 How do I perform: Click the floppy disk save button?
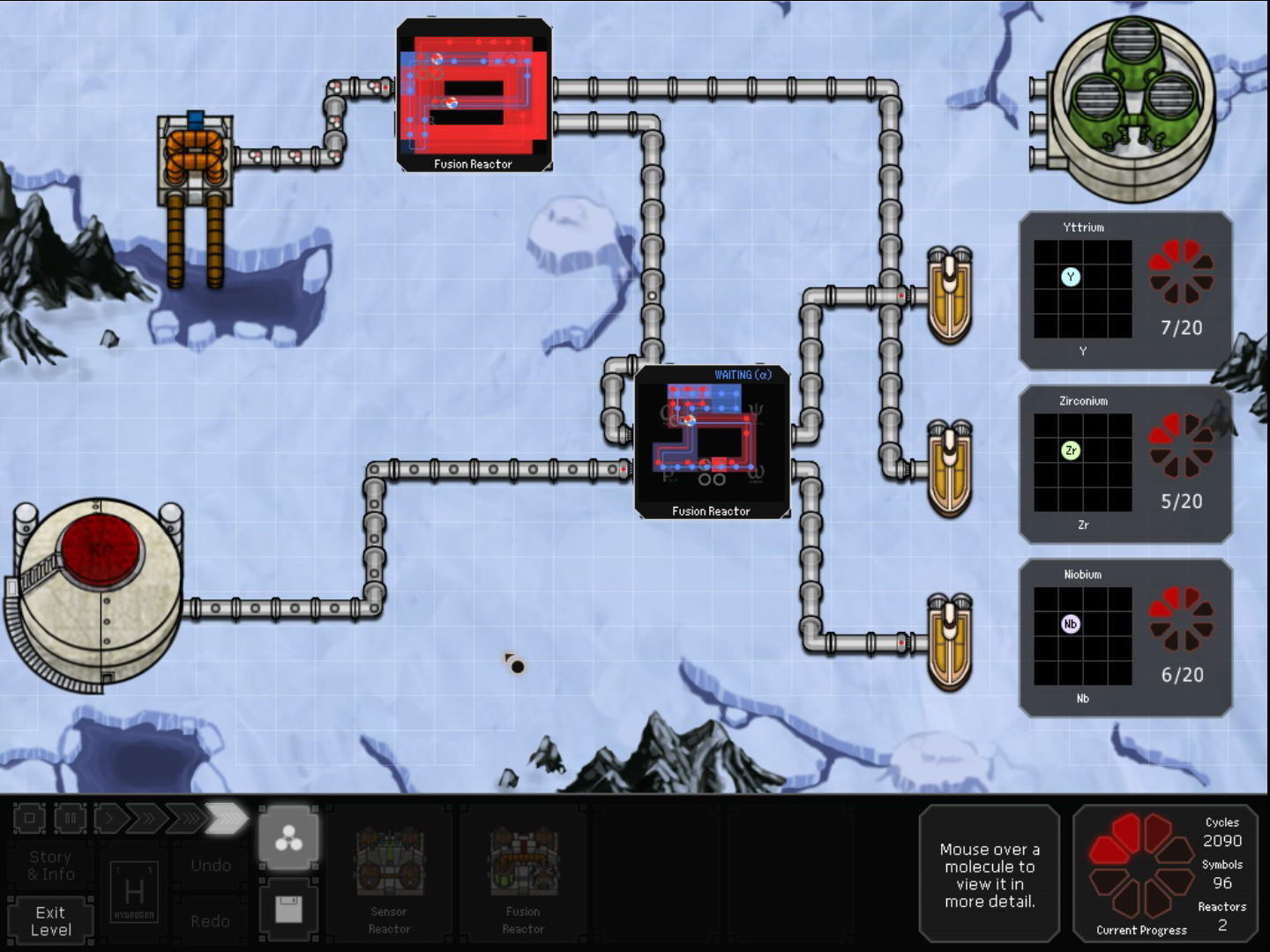coord(289,909)
